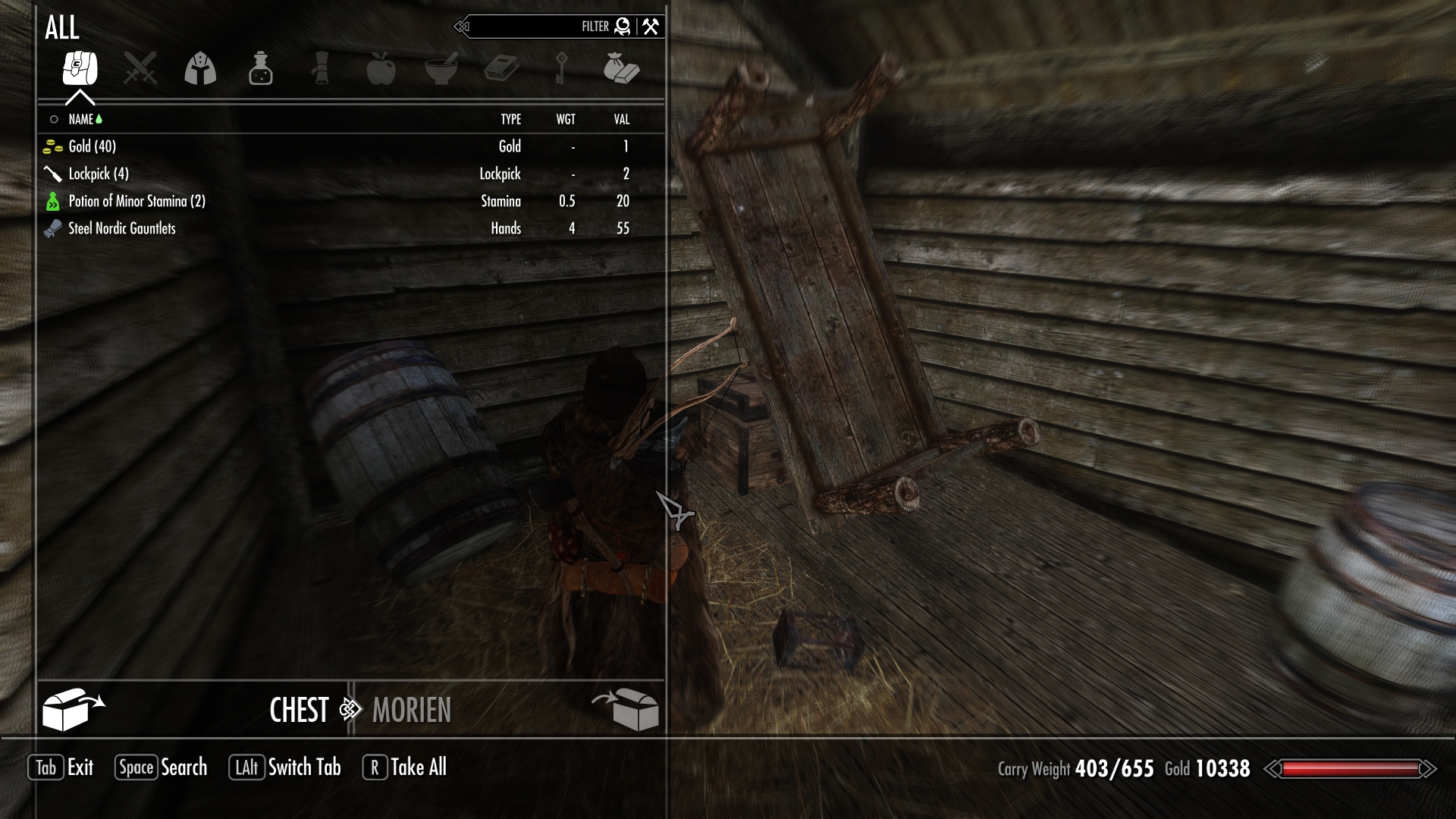
Task: Open the keys category tab
Action: pyautogui.click(x=561, y=69)
